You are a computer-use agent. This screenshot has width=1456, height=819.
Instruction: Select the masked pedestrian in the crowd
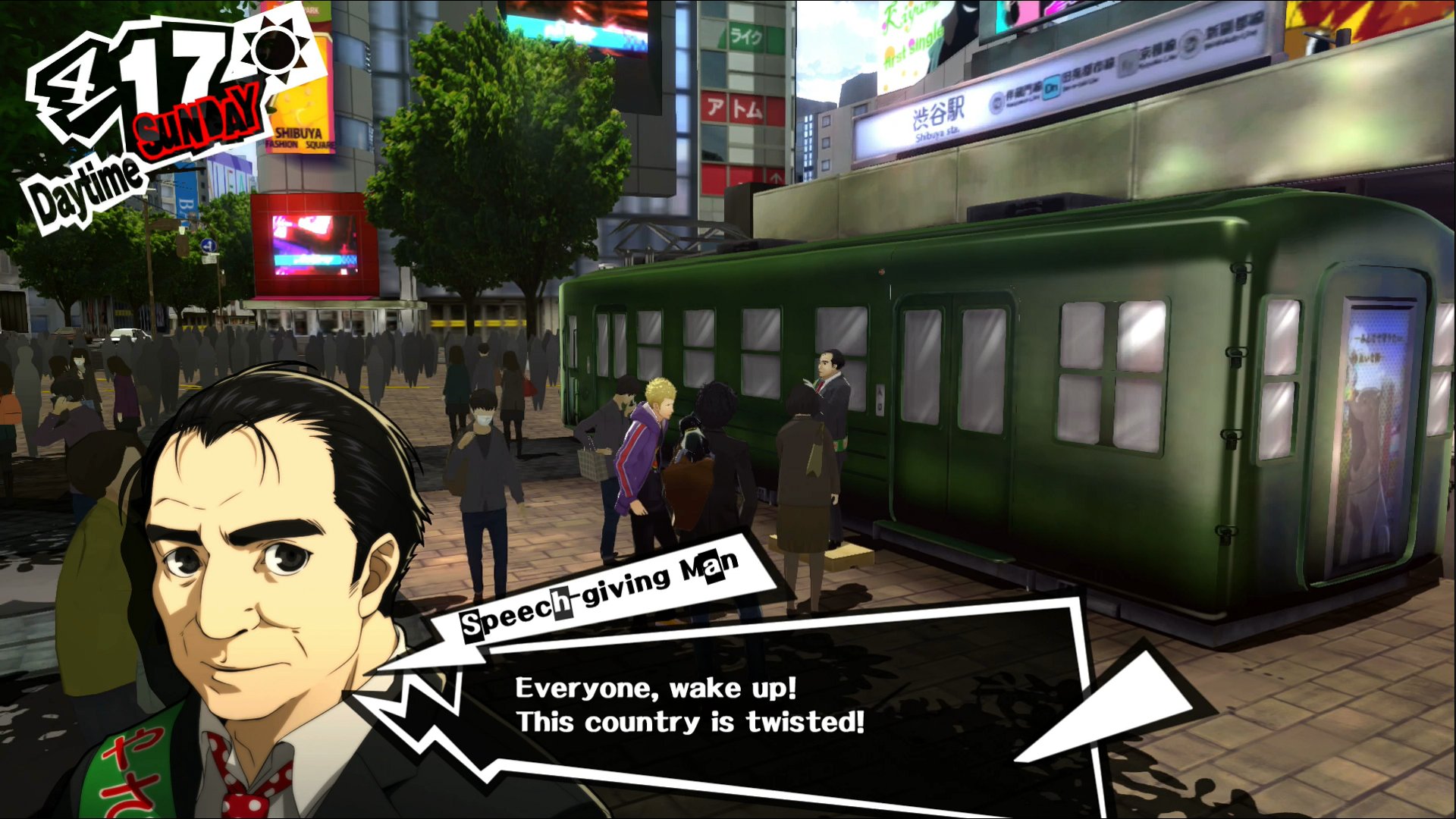coord(485,425)
